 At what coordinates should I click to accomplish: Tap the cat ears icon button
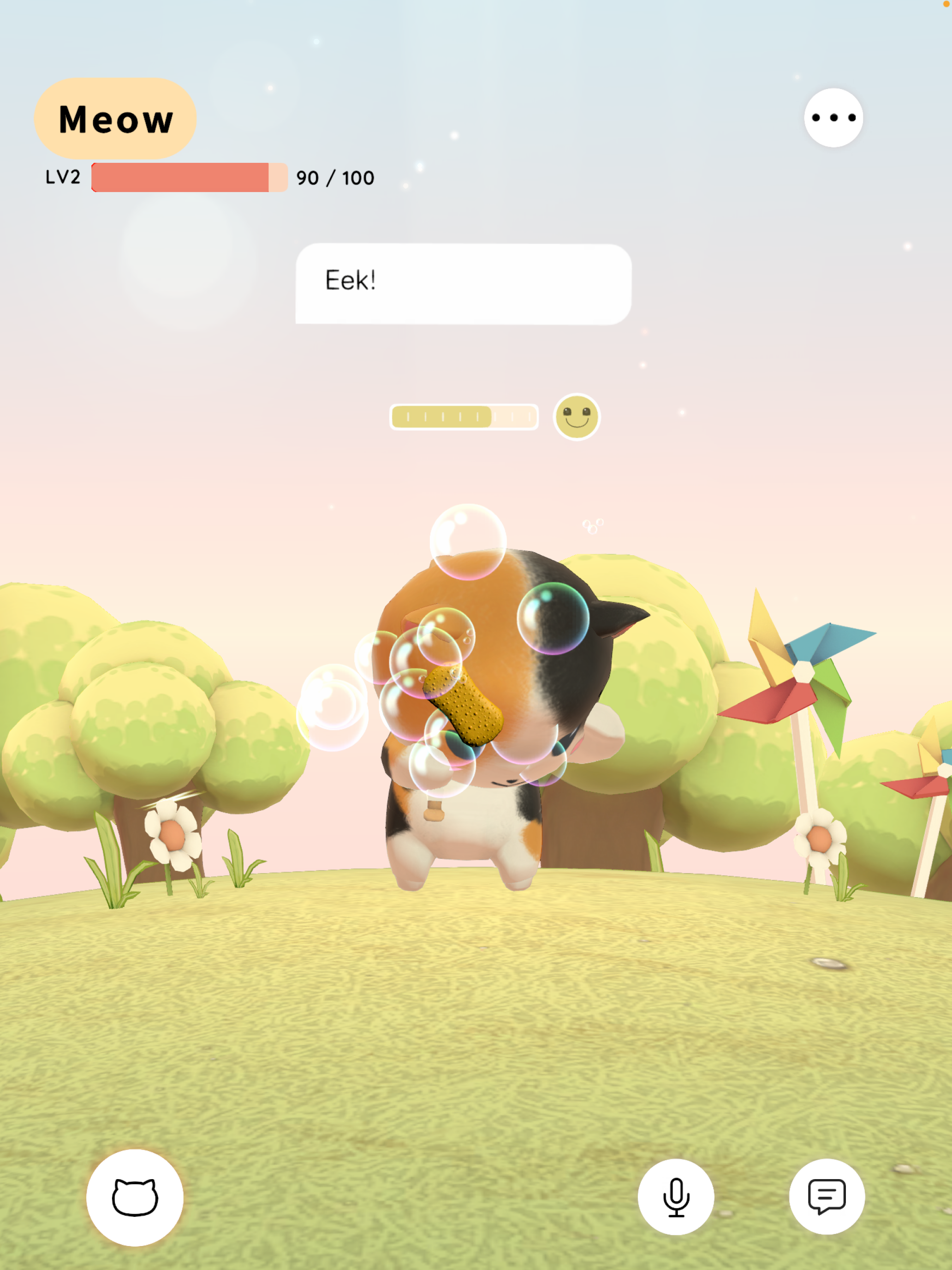point(136,1197)
